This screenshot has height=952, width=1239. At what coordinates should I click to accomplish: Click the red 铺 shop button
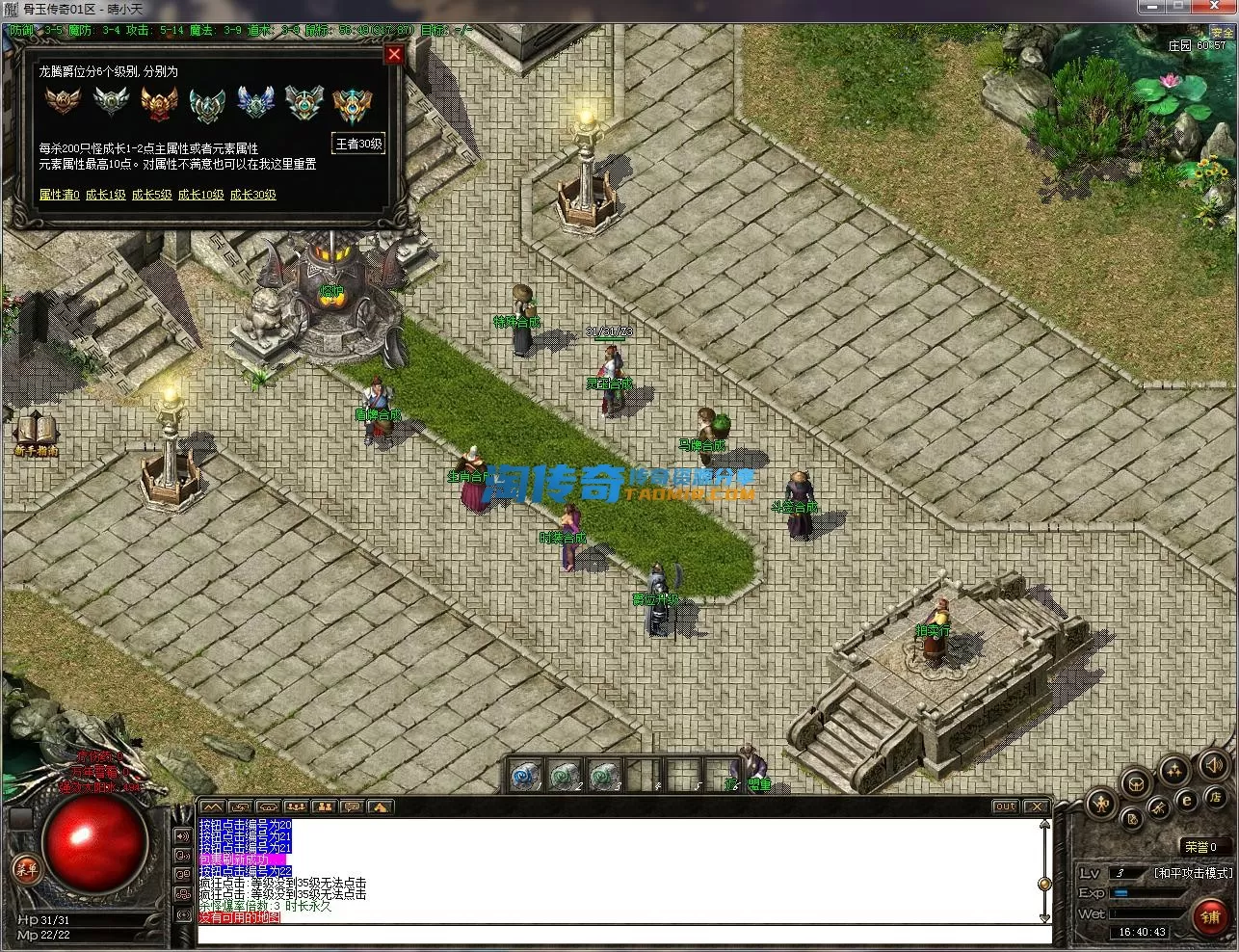[1210, 916]
